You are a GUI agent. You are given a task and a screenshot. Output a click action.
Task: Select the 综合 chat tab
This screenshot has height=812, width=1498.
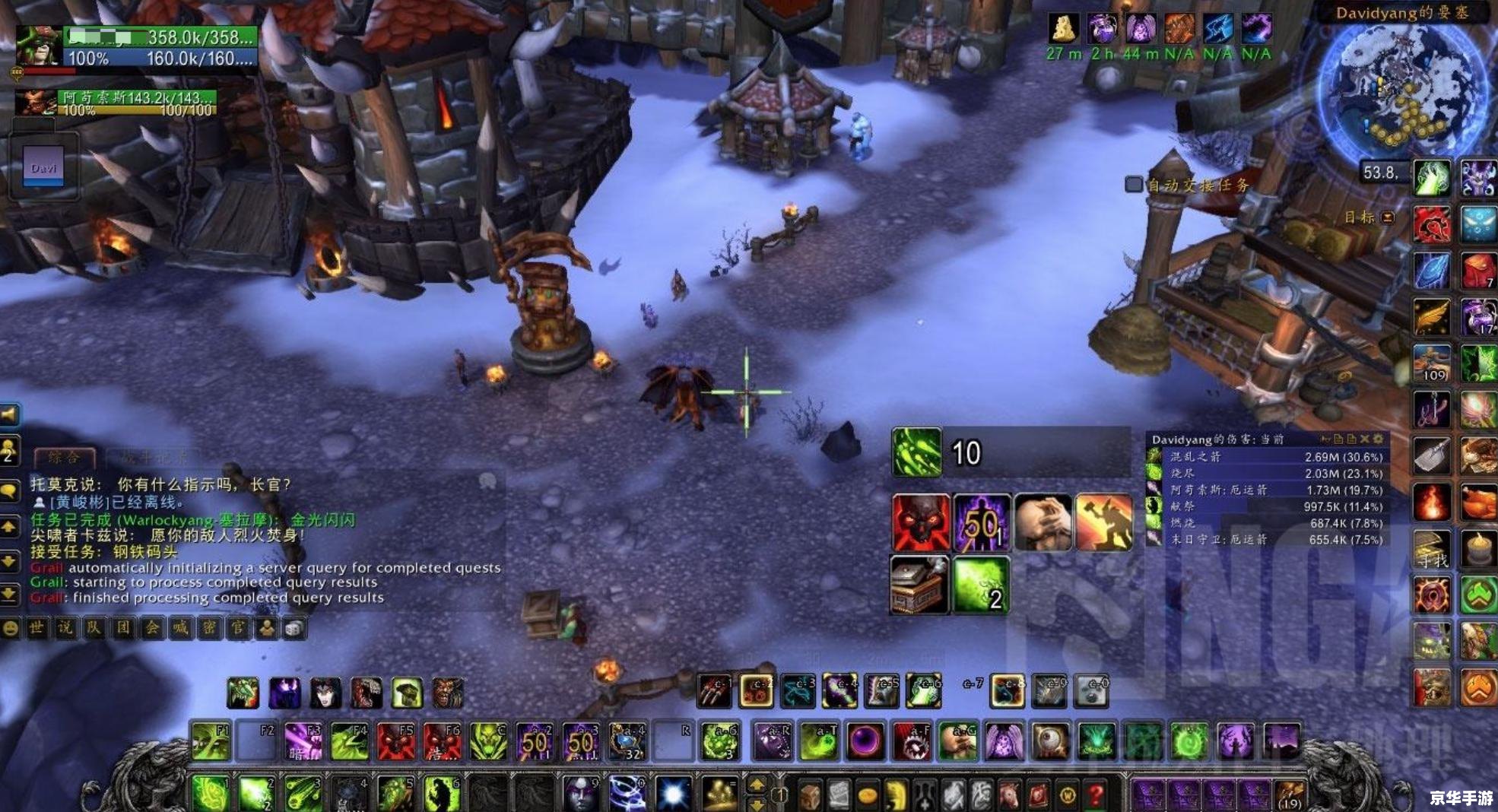(x=64, y=457)
